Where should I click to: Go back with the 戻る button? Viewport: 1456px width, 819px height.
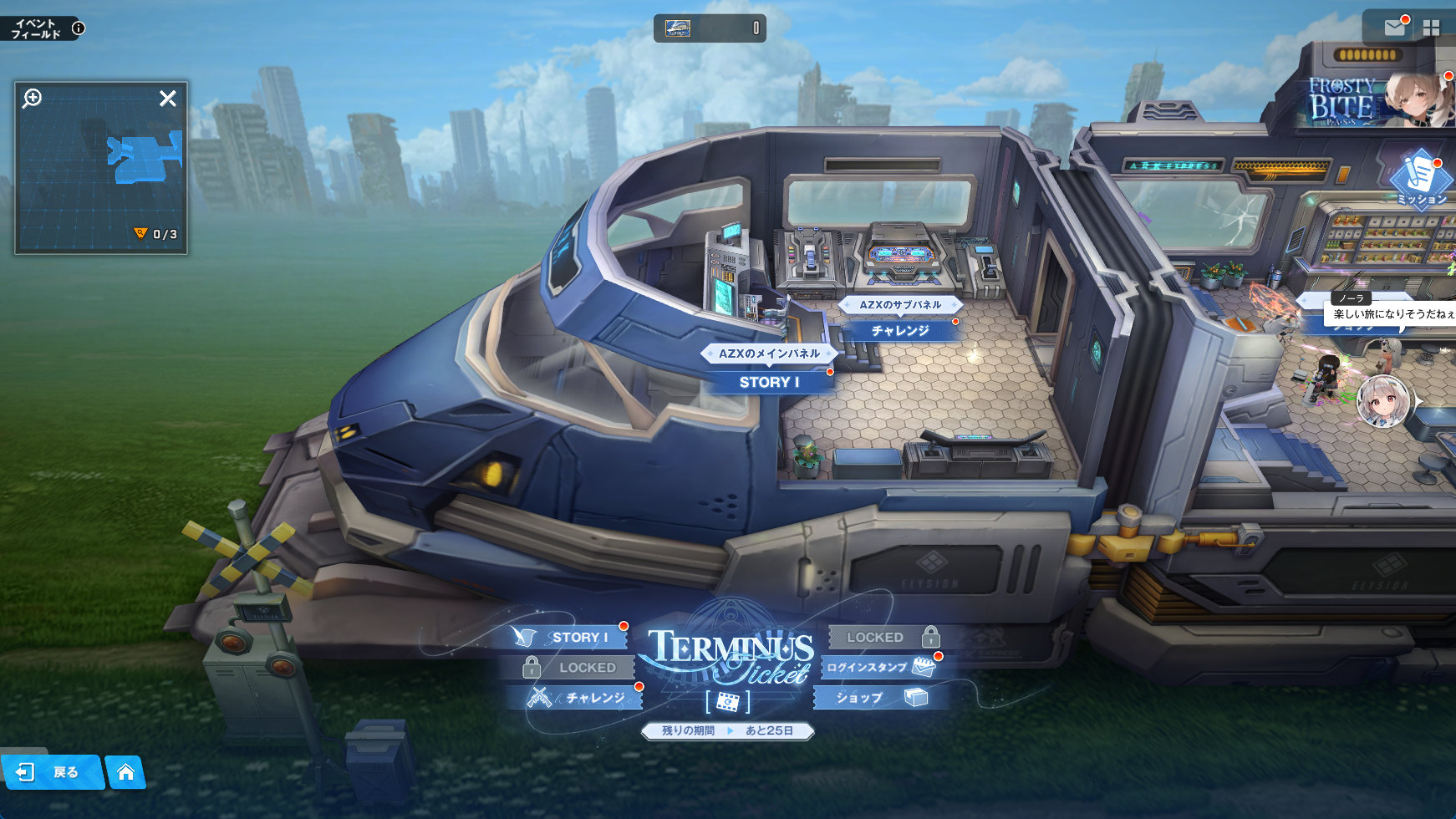coord(52,772)
